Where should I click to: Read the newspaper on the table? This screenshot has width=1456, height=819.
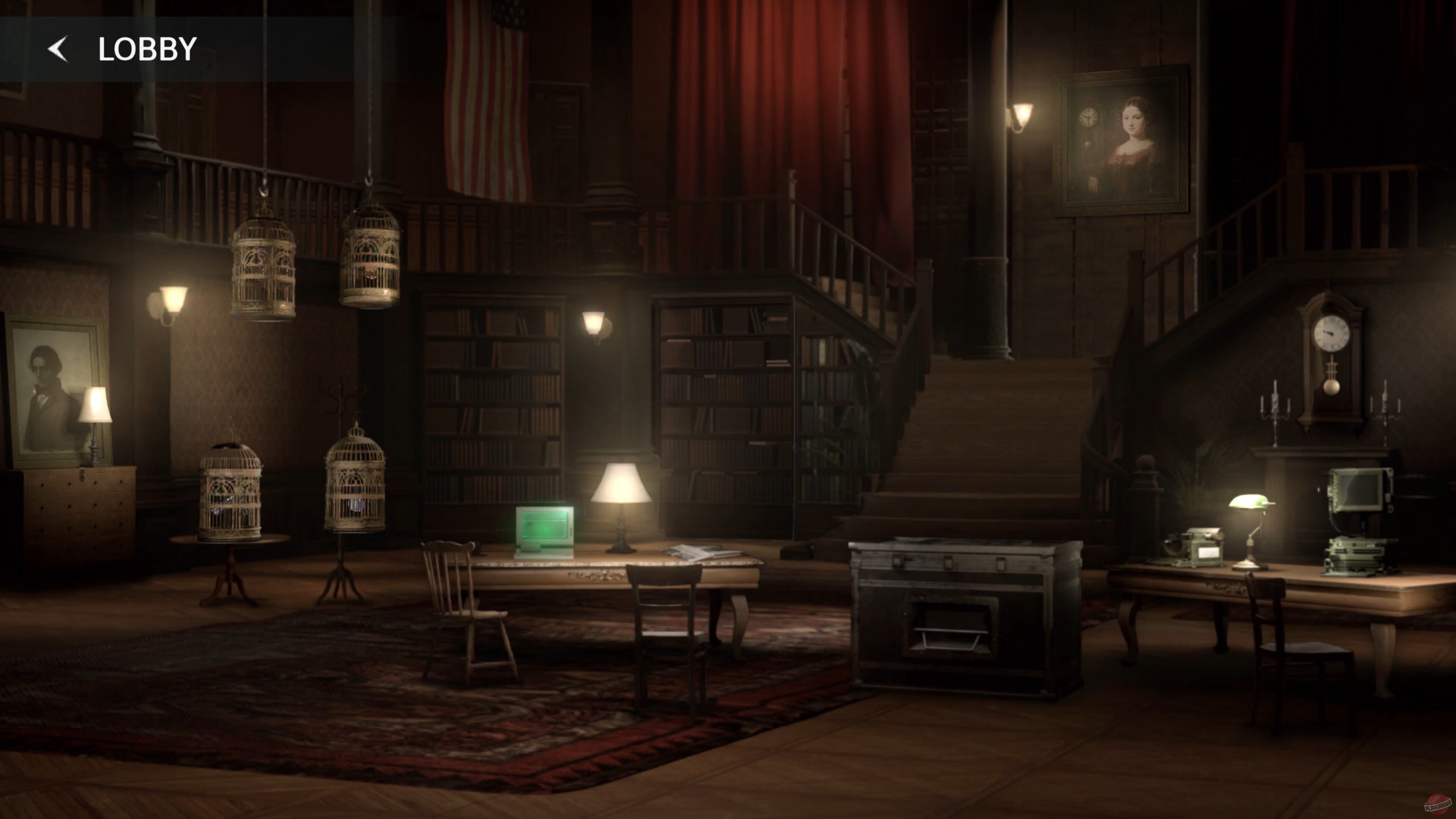coord(706,552)
